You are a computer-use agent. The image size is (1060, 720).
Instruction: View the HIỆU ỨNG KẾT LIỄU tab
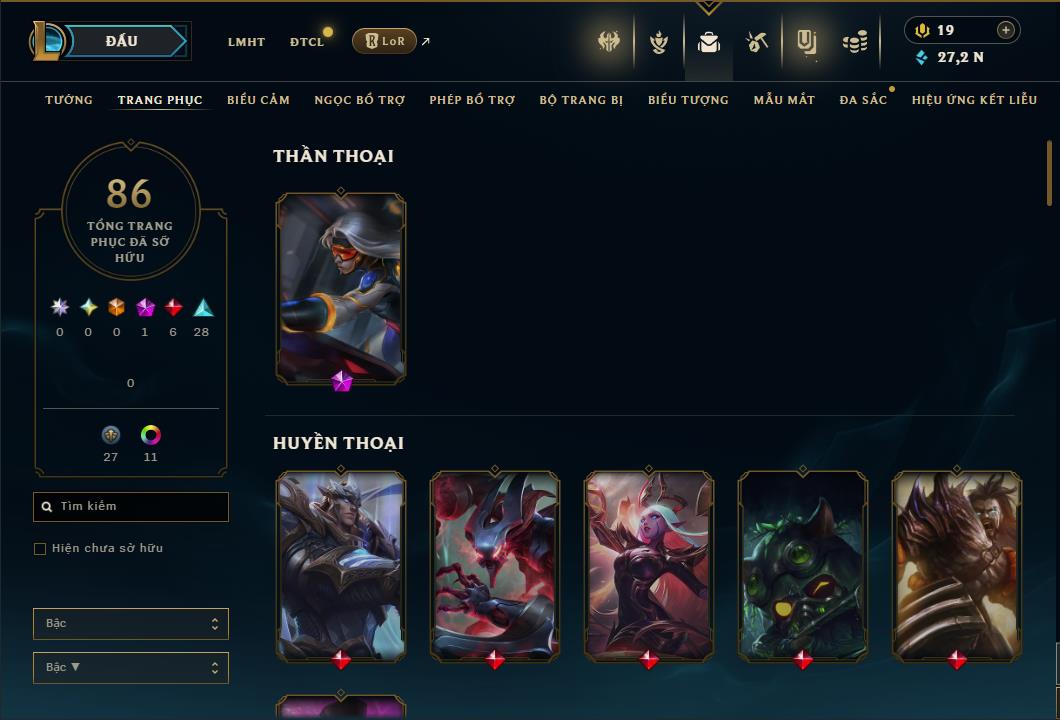pos(974,100)
